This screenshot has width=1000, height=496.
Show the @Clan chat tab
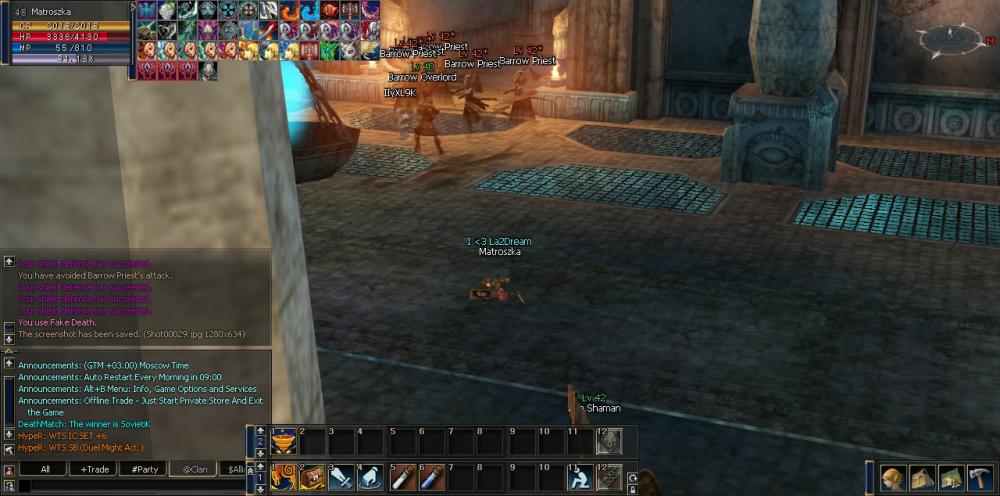tap(193, 469)
